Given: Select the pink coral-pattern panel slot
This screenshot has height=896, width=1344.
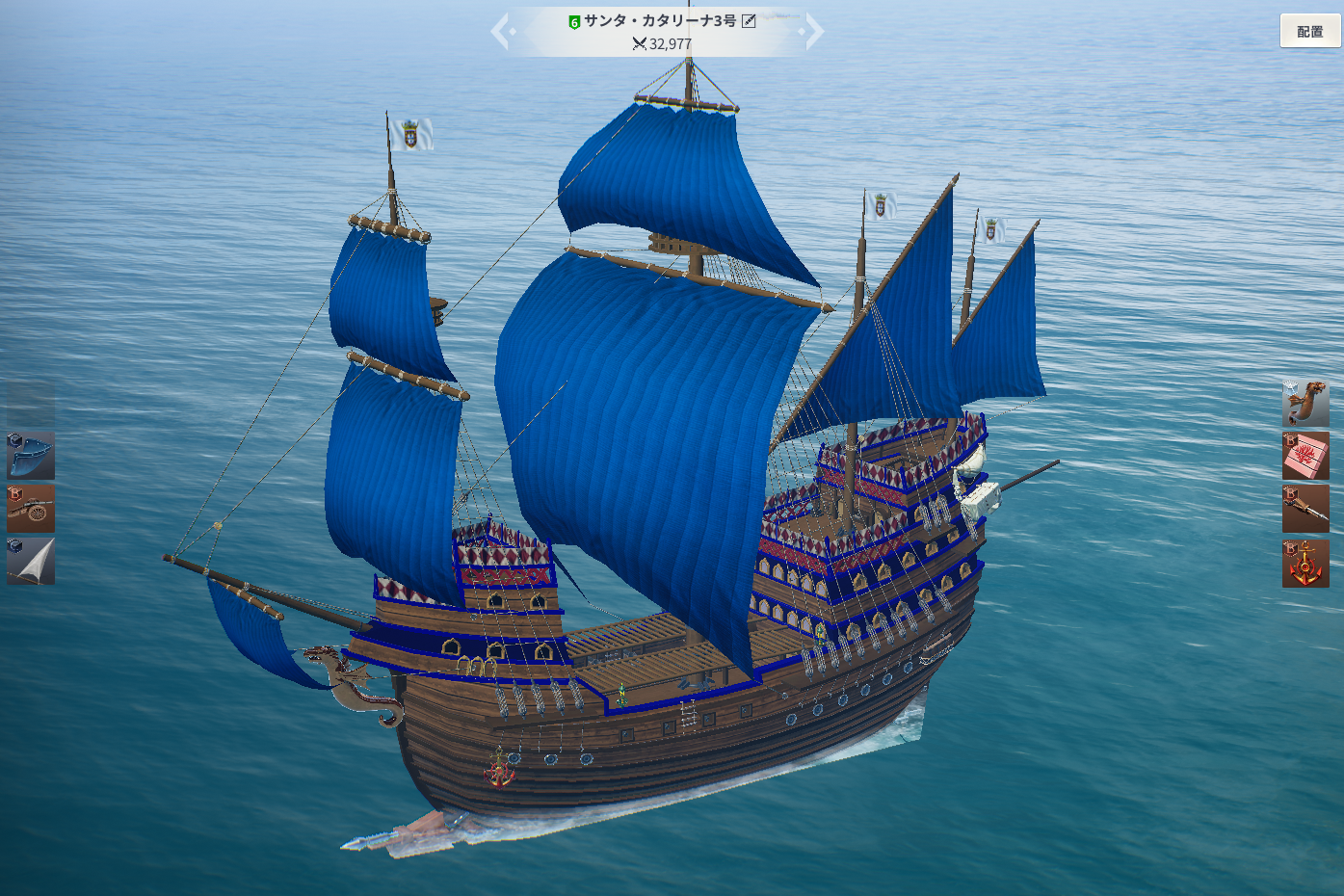Looking at the screenshot, I should pos(1305,456).
